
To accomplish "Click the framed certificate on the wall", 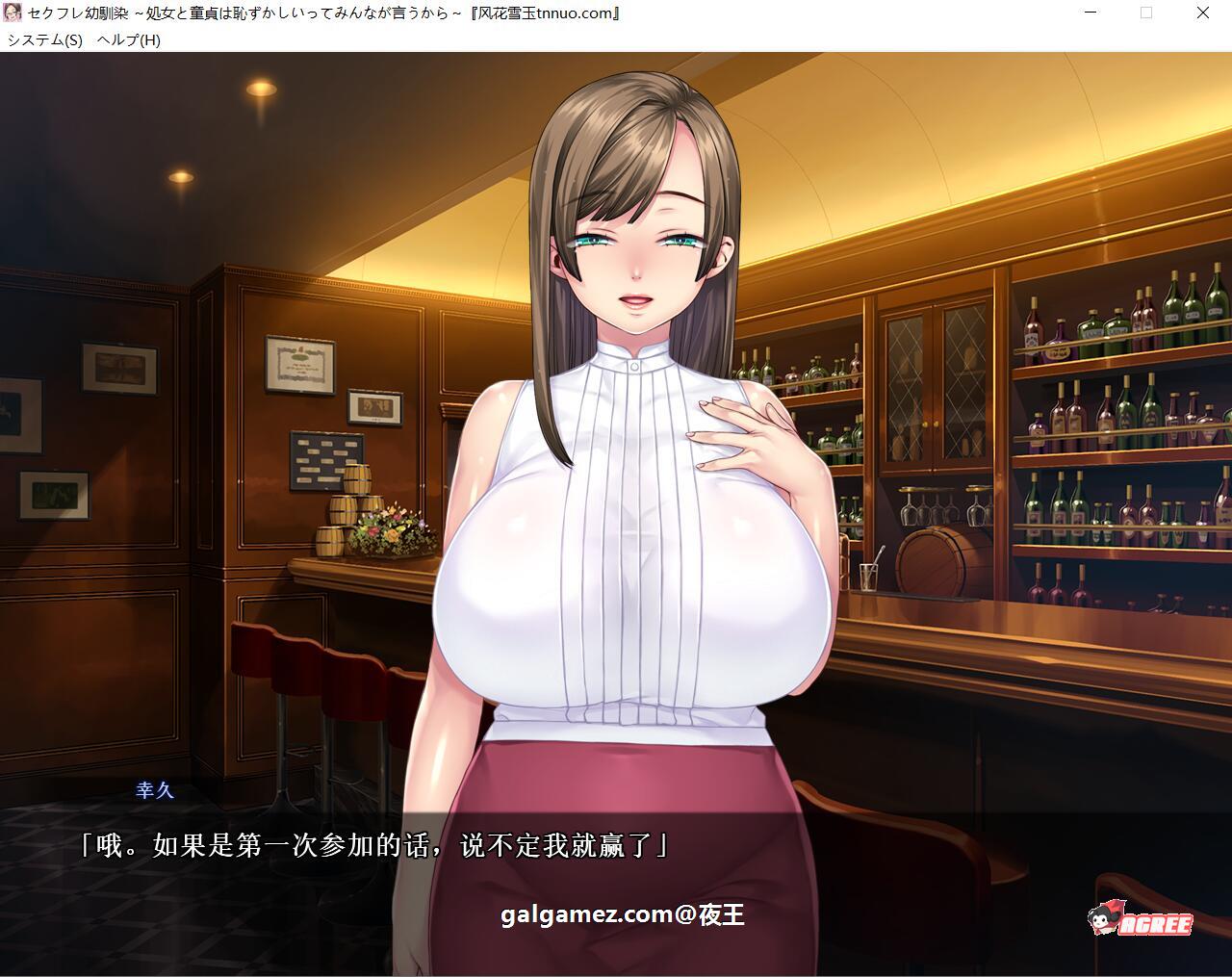I will click(x=298, y=366).
